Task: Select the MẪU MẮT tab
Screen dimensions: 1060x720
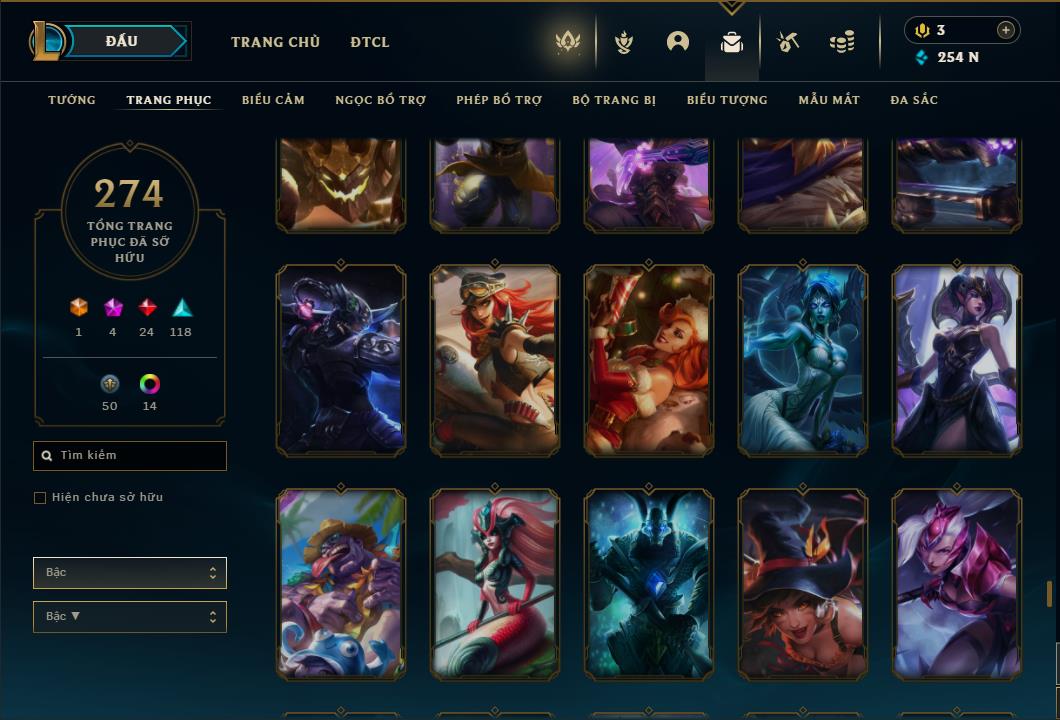Action: pos(829,100)
